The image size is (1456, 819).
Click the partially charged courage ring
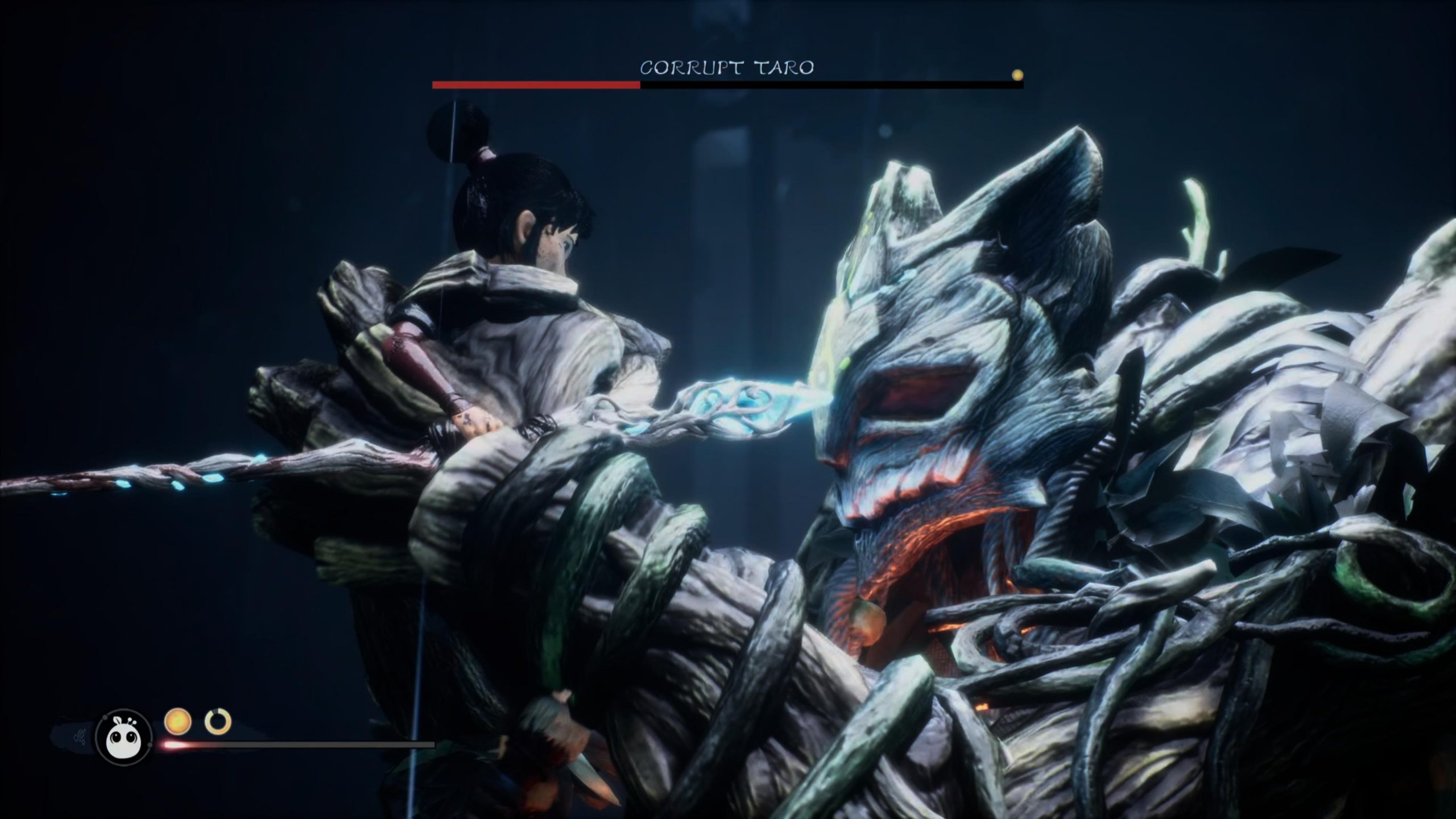218,721
